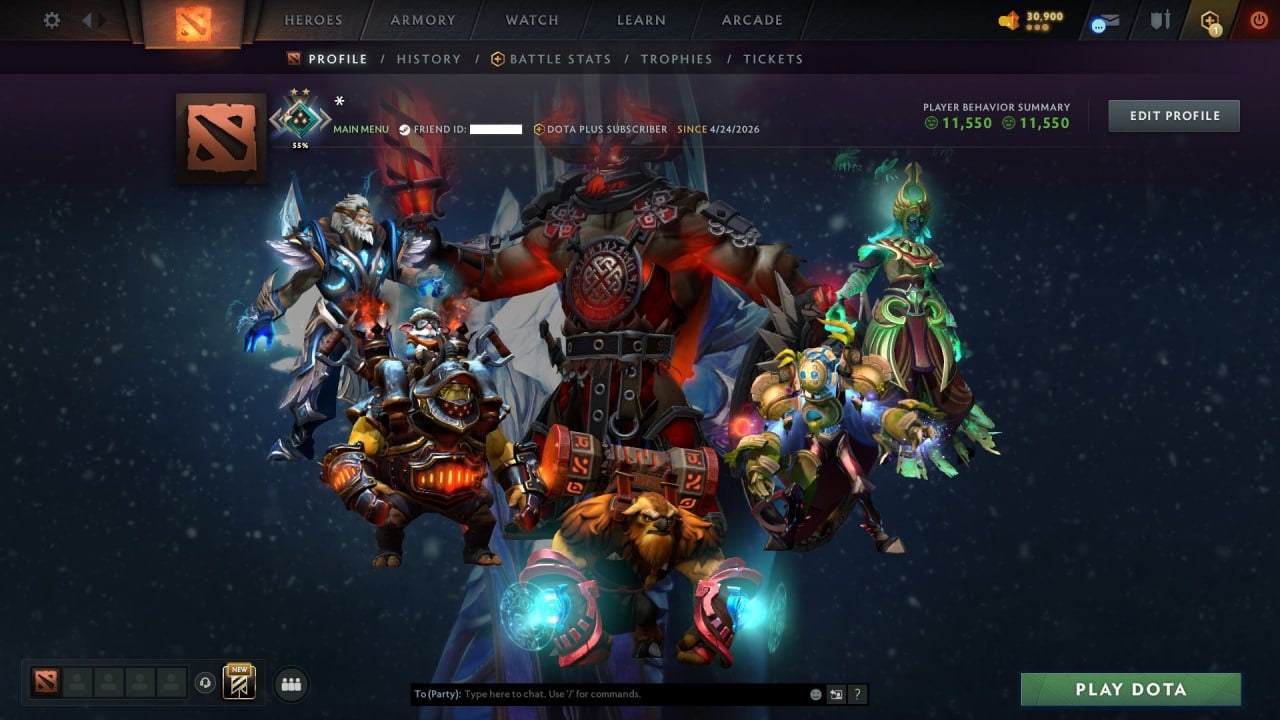This screenshot has height=720, width=1280.
Task: Toggle the party friends list panel
Action: pos(290,684)
